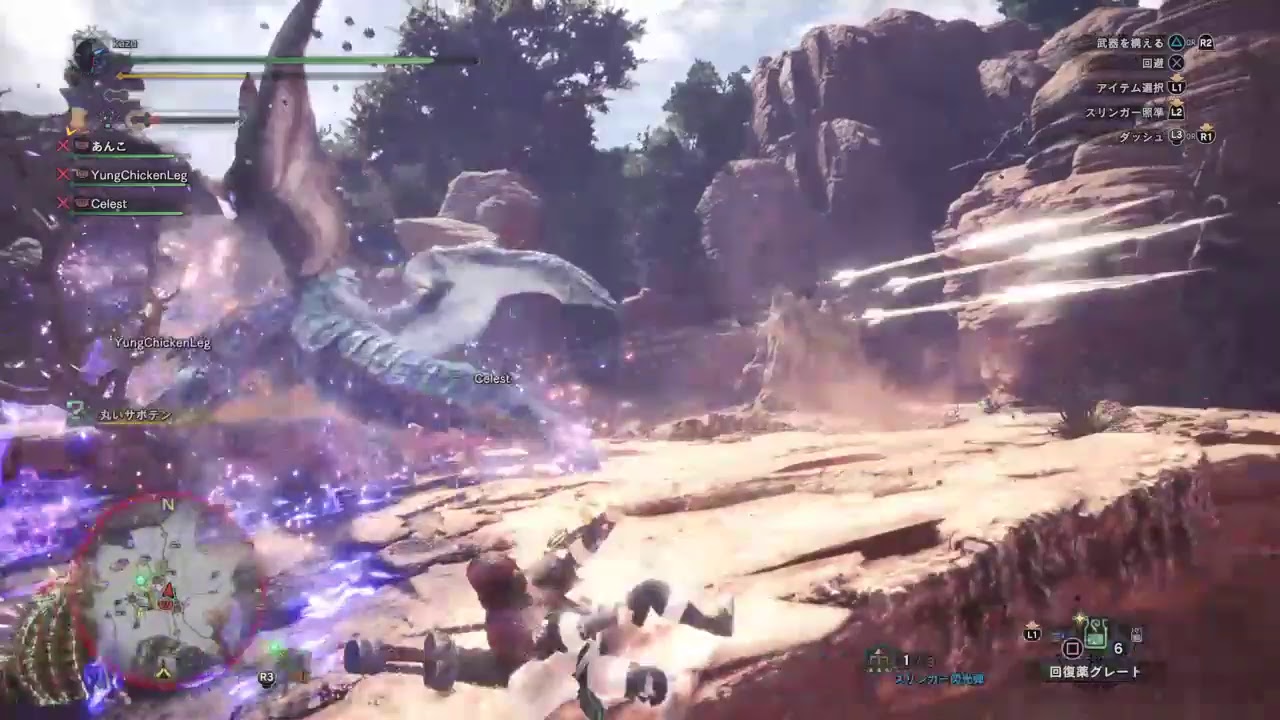This screenshot has width=1280, height=720.
Task: Click the yellow checkmark above the party list
Action: (71, 132)
